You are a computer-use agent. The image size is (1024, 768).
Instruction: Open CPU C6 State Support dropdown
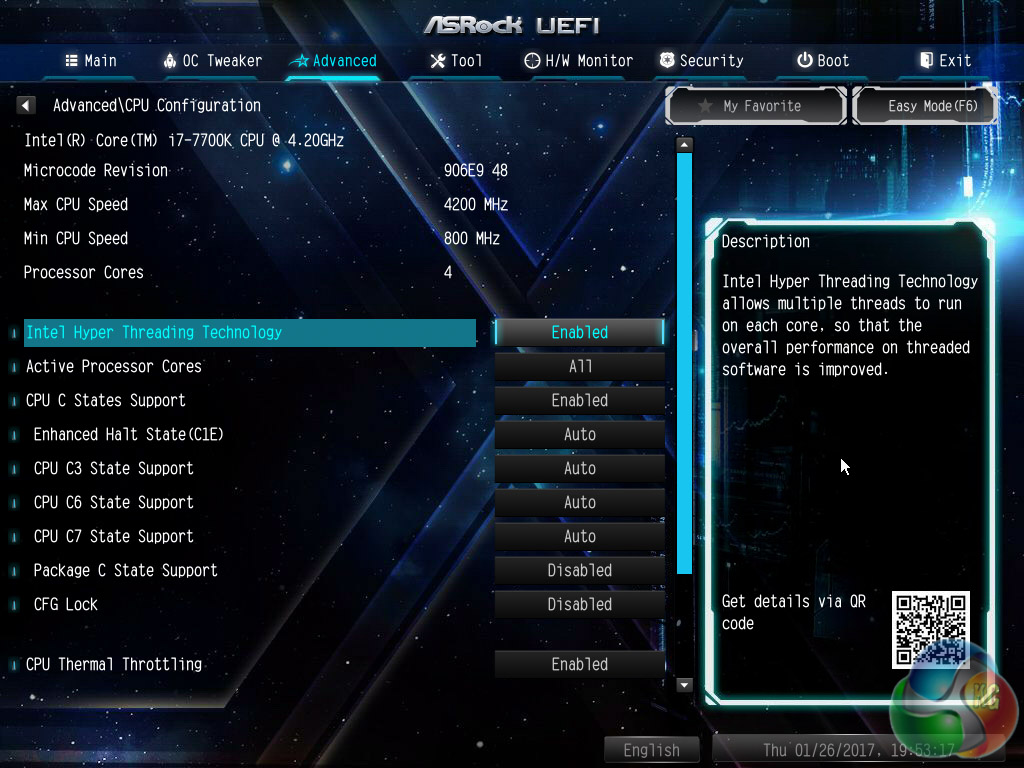(579, 502)
